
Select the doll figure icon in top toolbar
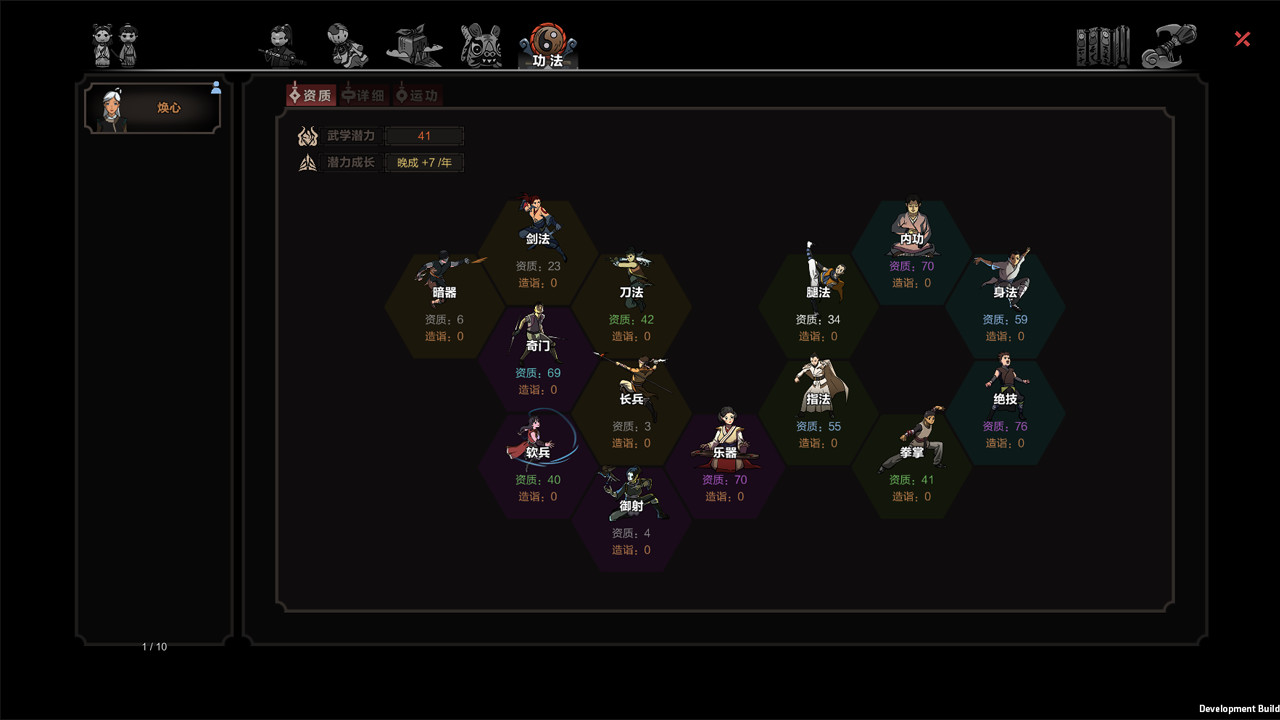[x=347, y=40]
